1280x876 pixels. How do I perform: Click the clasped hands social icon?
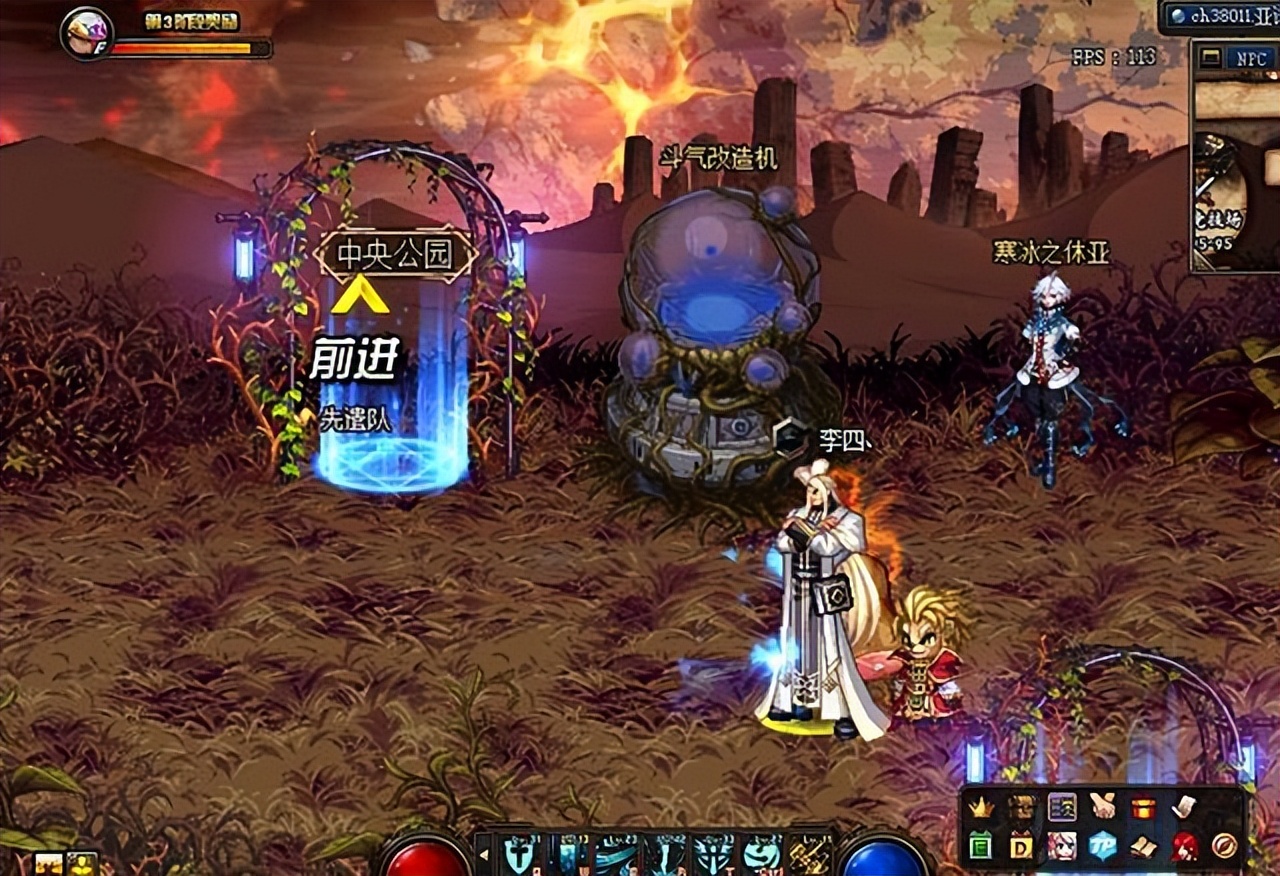[1103, 806]
